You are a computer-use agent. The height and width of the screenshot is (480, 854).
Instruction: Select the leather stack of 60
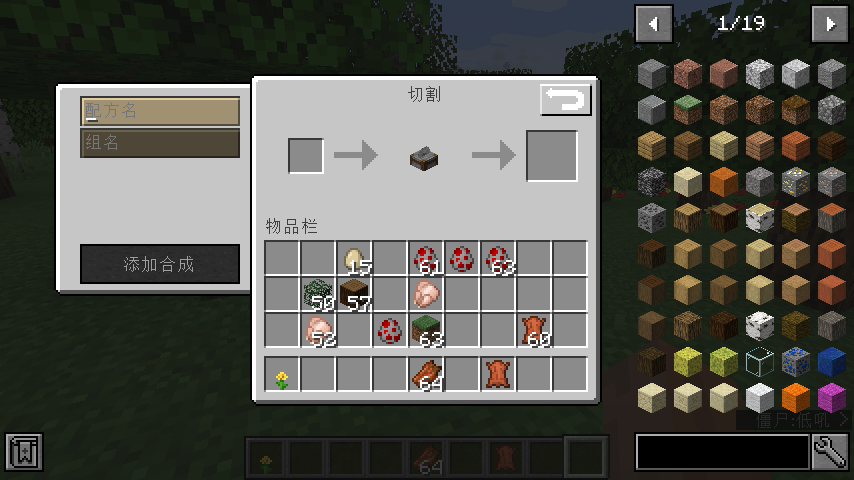pyautogui.click(x=534, y=329)
